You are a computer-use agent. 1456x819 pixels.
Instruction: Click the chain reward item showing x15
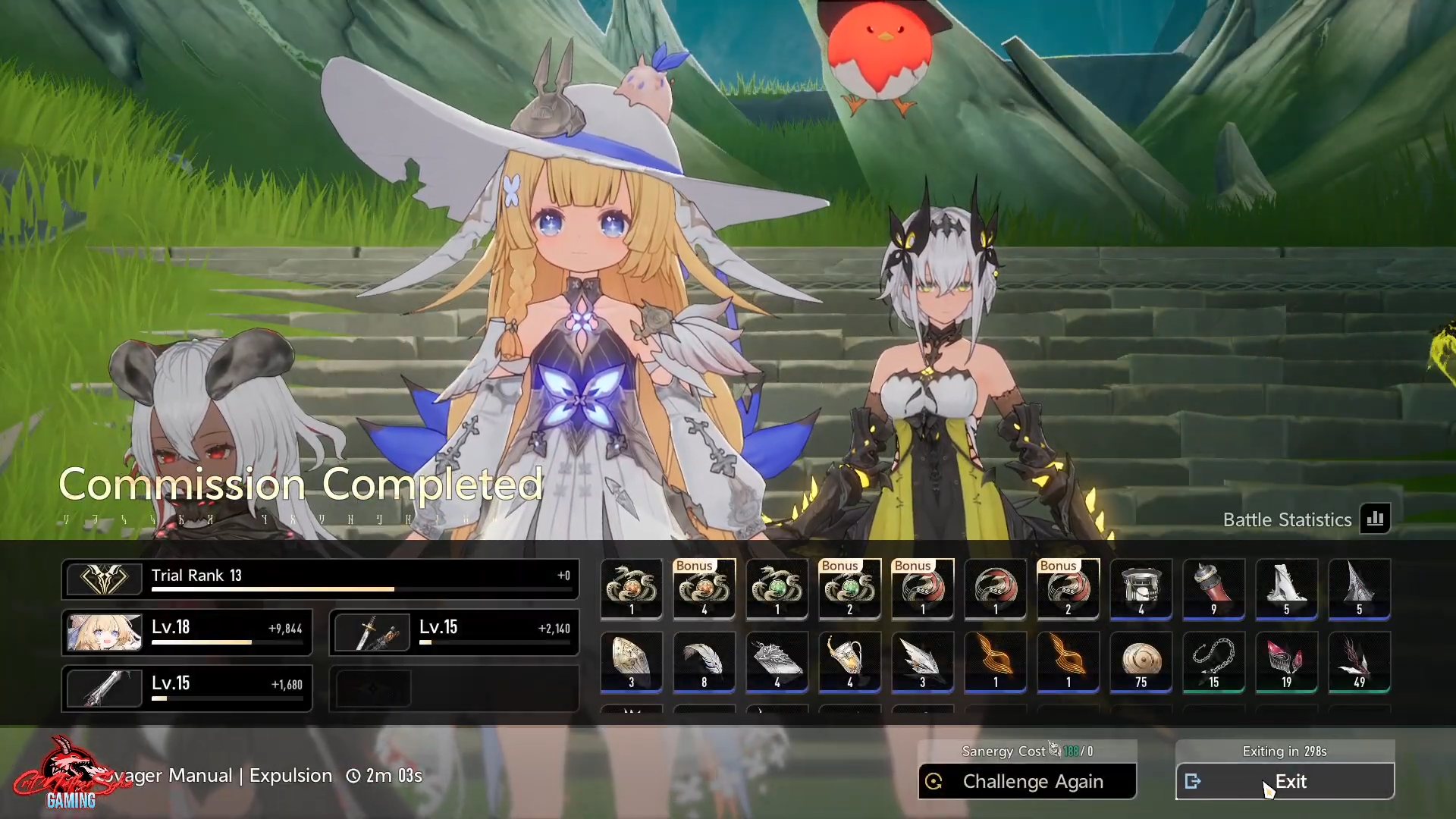coord(1213,664)
